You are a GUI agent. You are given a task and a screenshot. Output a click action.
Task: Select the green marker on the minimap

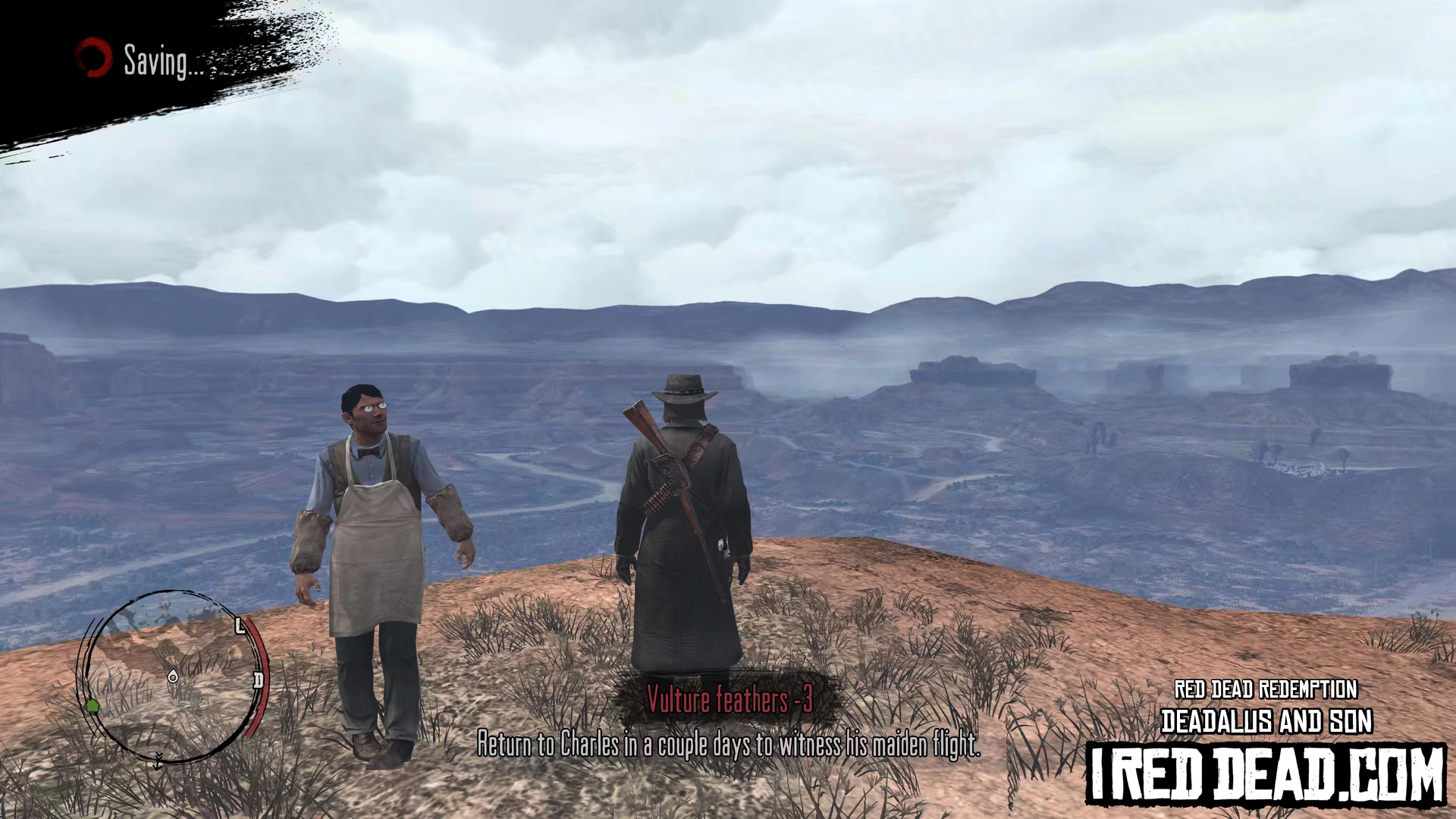tap(93, 707)
